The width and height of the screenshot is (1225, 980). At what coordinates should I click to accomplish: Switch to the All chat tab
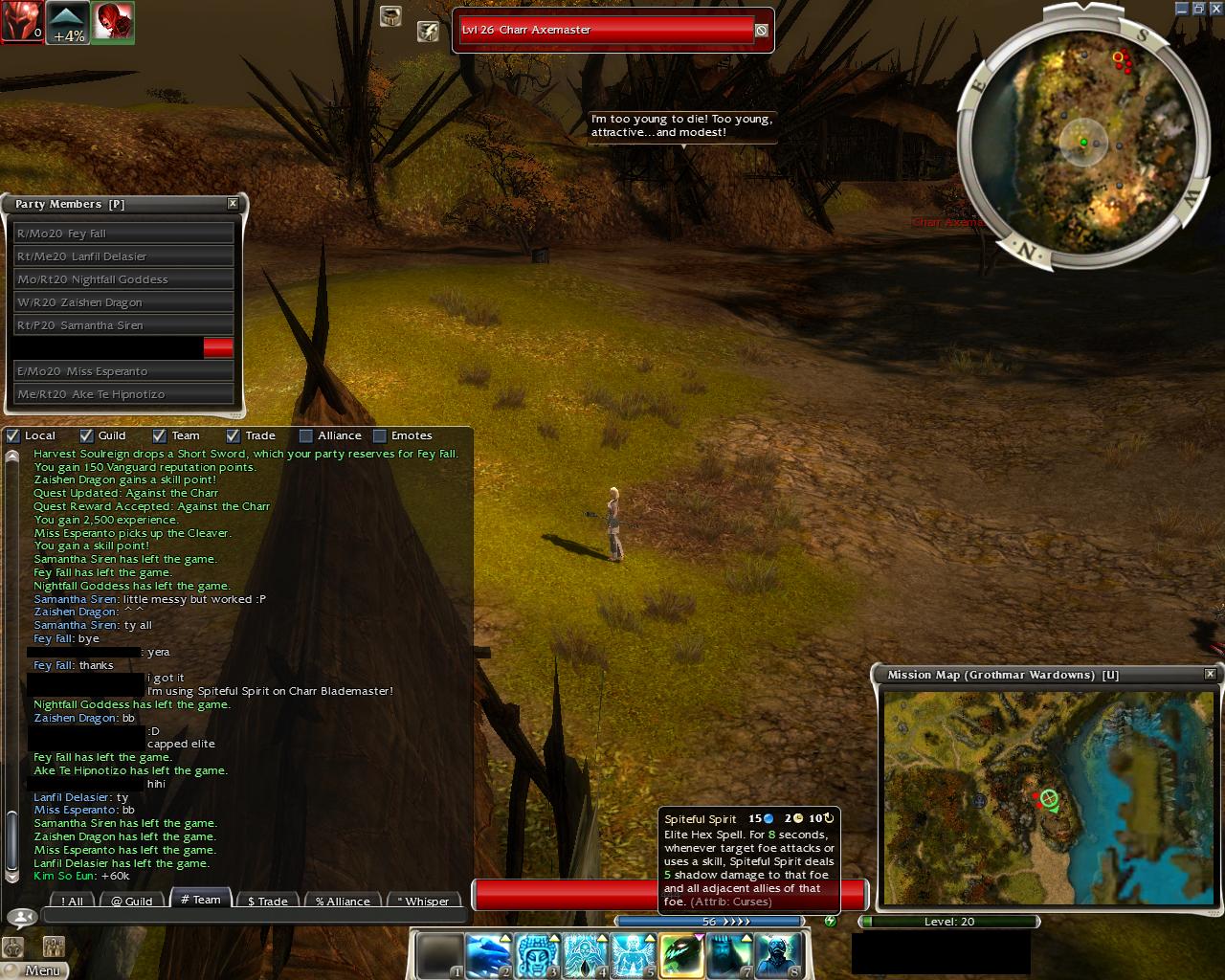click(x=73, y=901)
